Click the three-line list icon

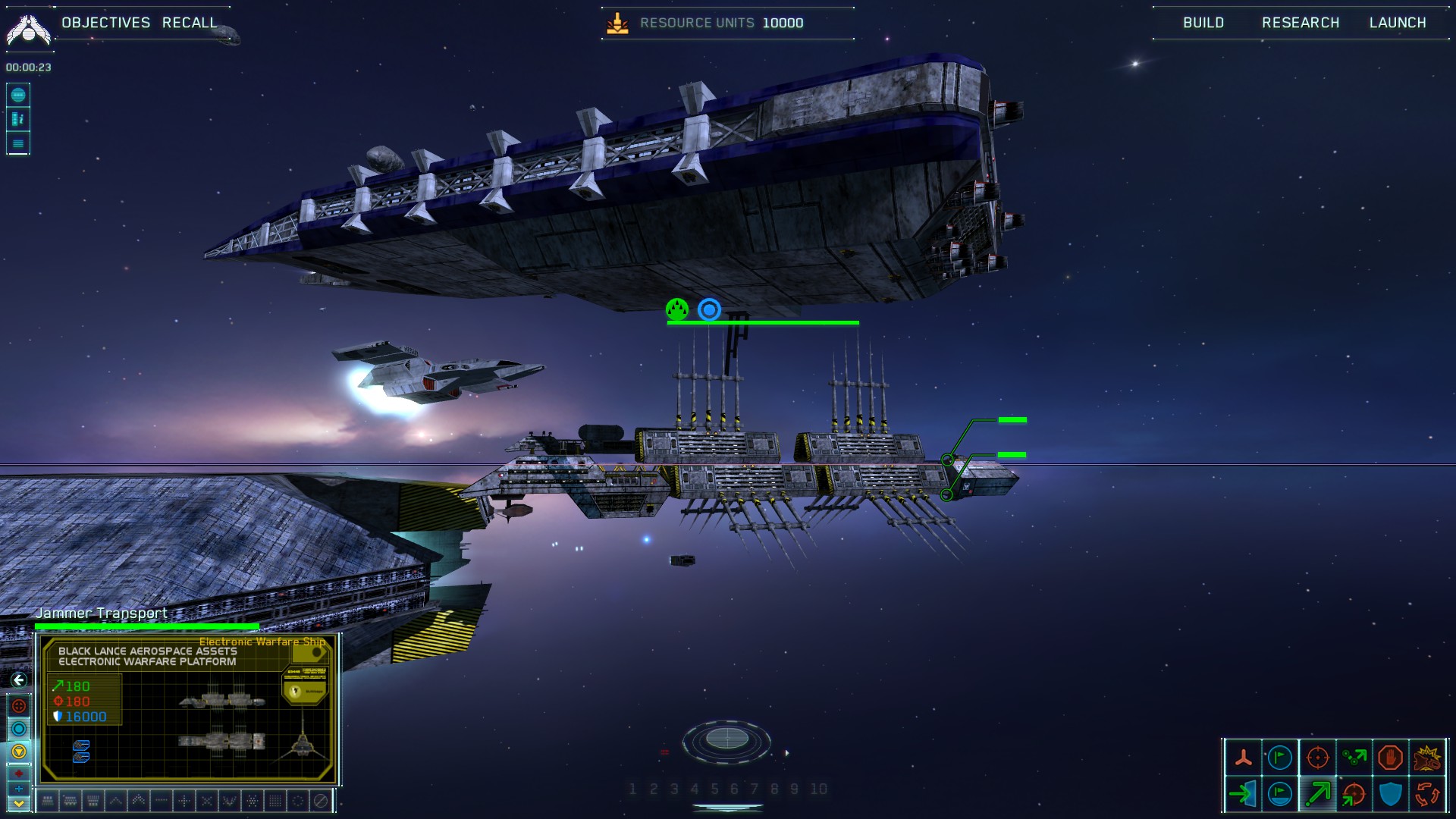click(x=18, y=143)
